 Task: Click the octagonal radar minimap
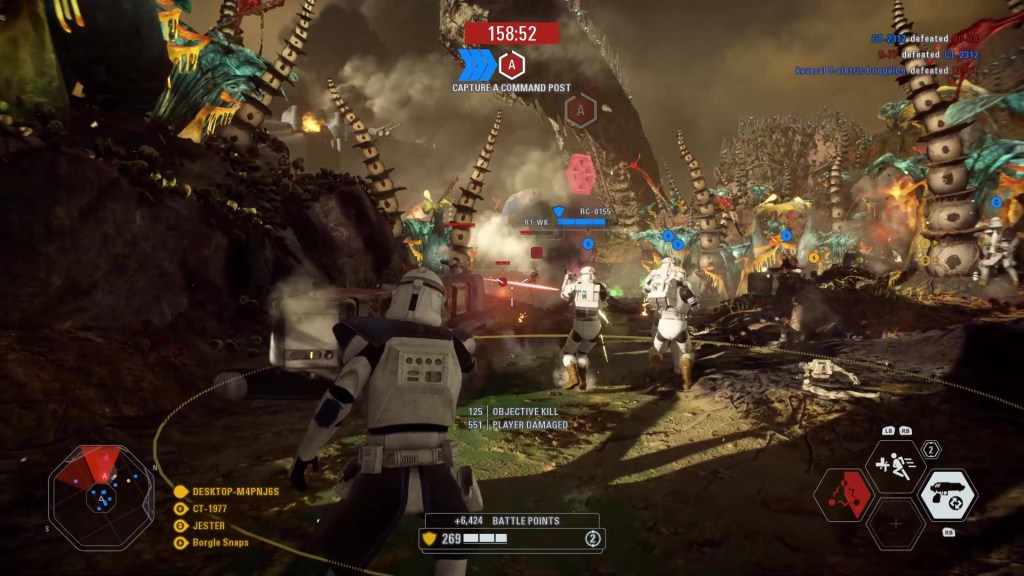click(x=101, y=494)
